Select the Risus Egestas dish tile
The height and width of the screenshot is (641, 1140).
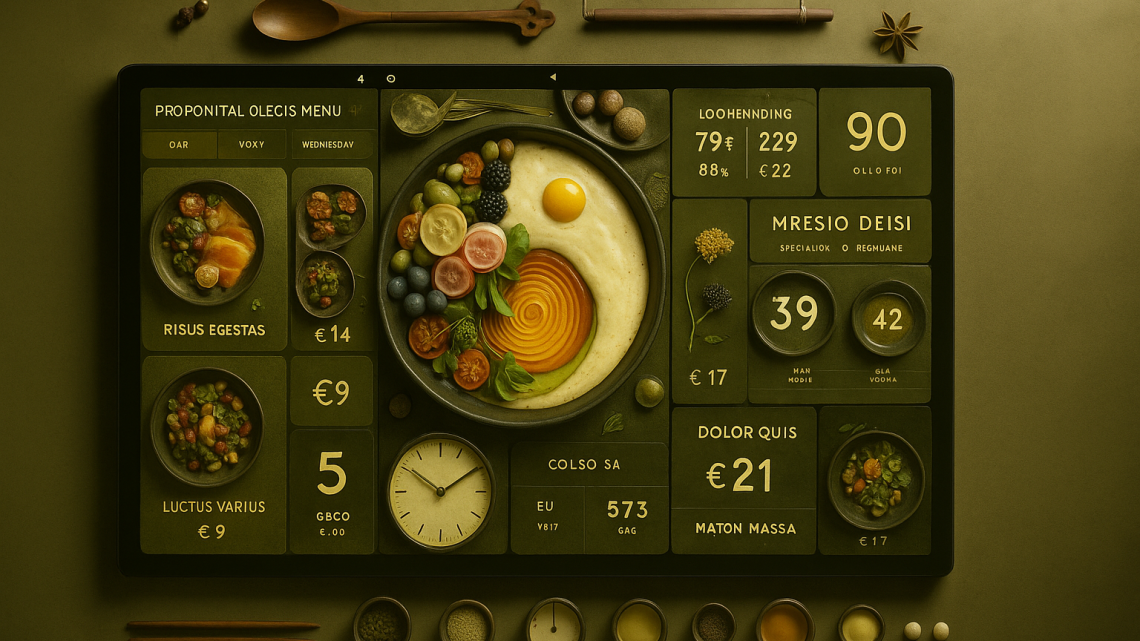pyautogui.click(x=214, y=258)
